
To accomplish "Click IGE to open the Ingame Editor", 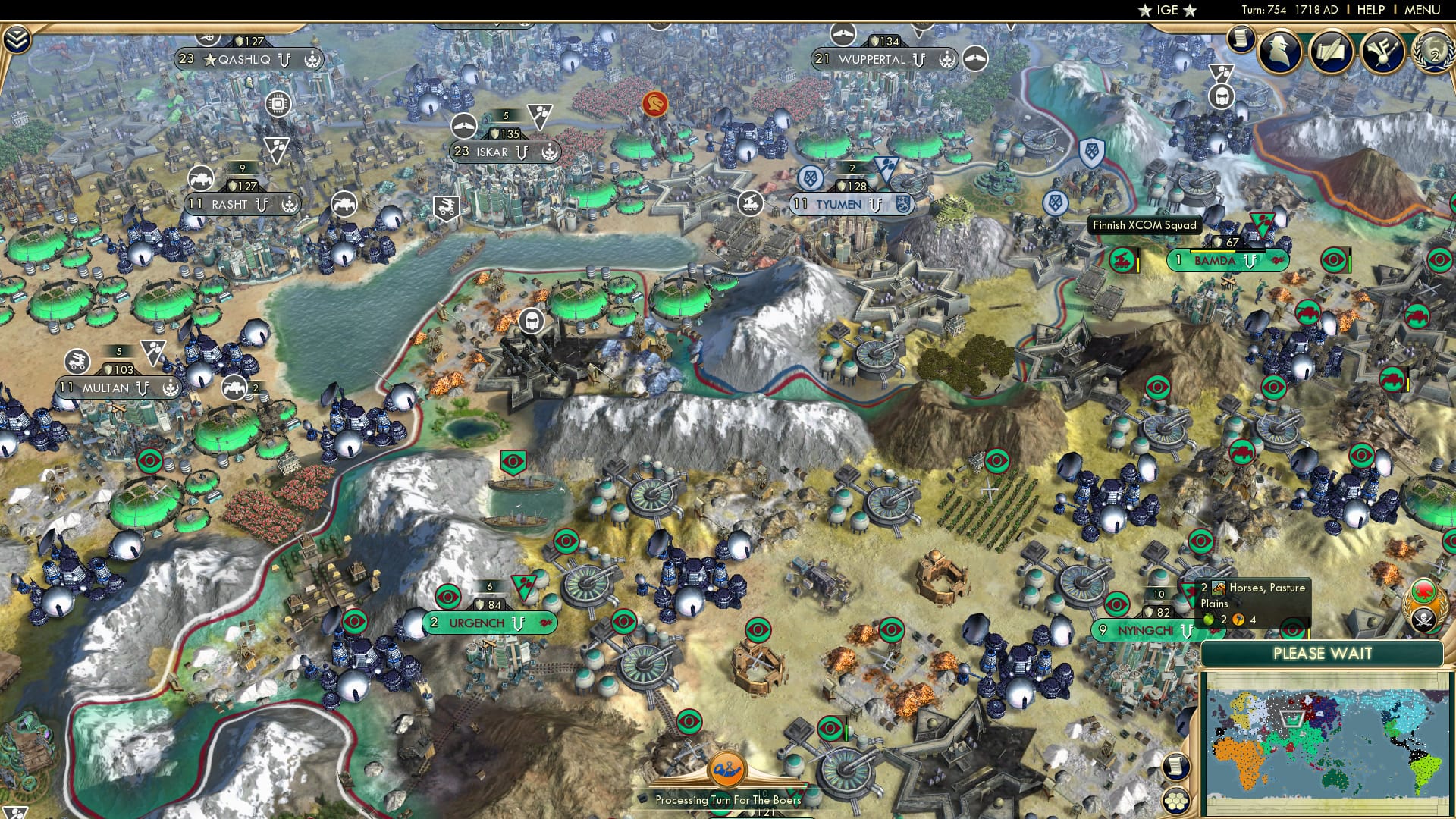I will pos(1167,11).
